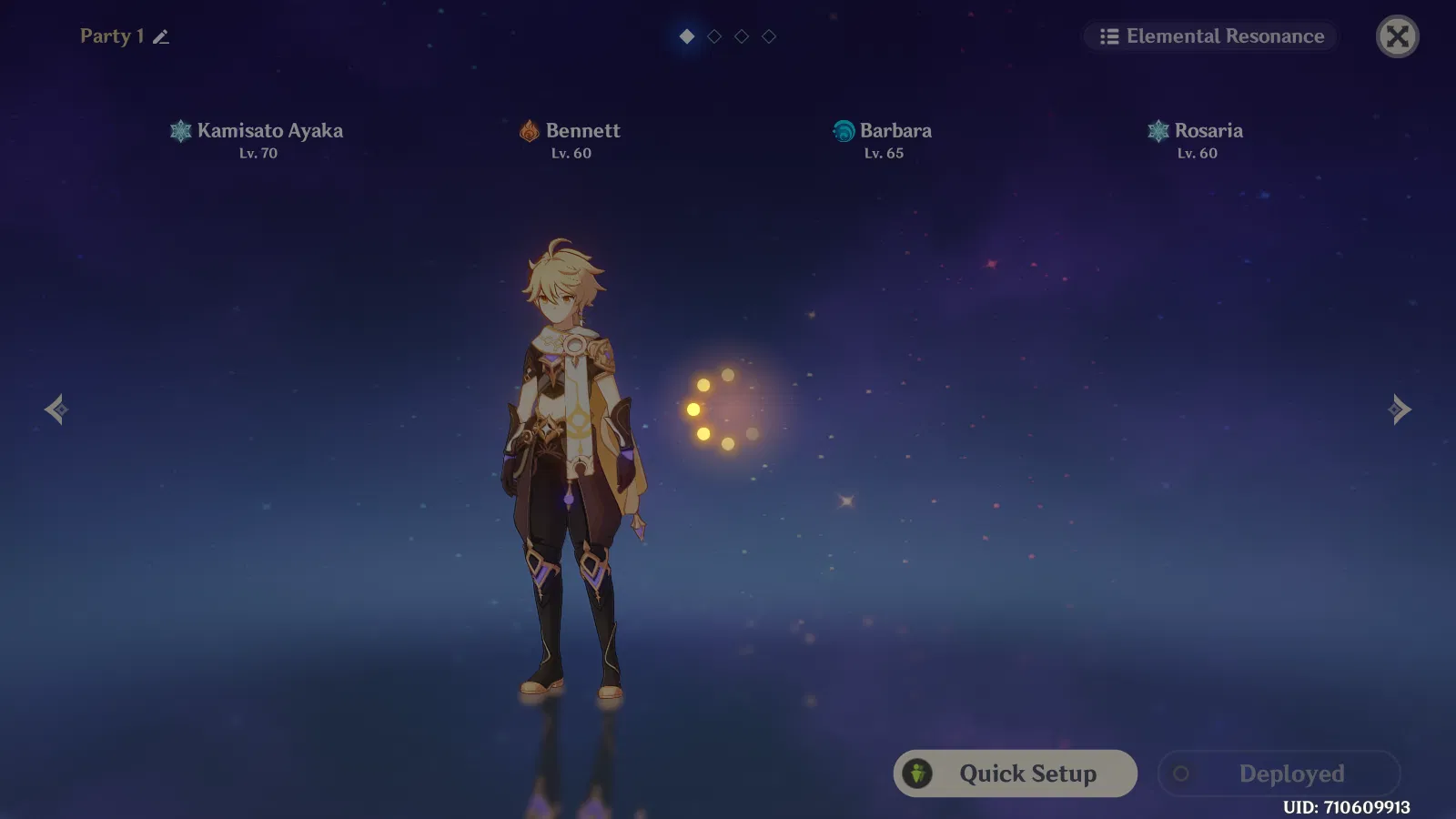This screenshot has height=819, width=1456.
Task: Click the right arrow to browse parties
Action: click(1400, 409)
